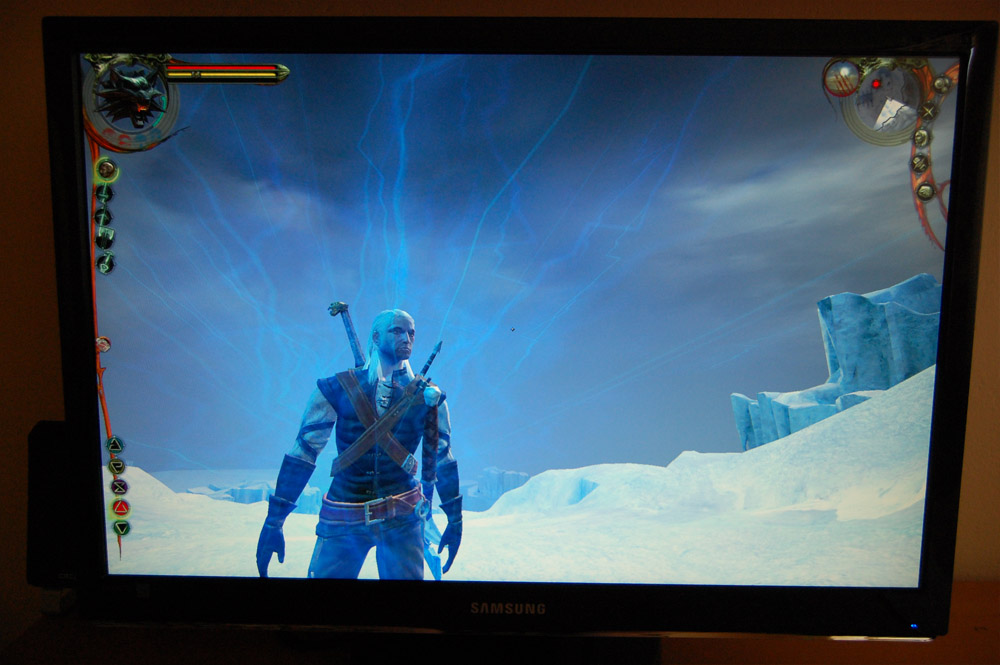
Task: Select the red Igni sign
Action: [120, 507]
